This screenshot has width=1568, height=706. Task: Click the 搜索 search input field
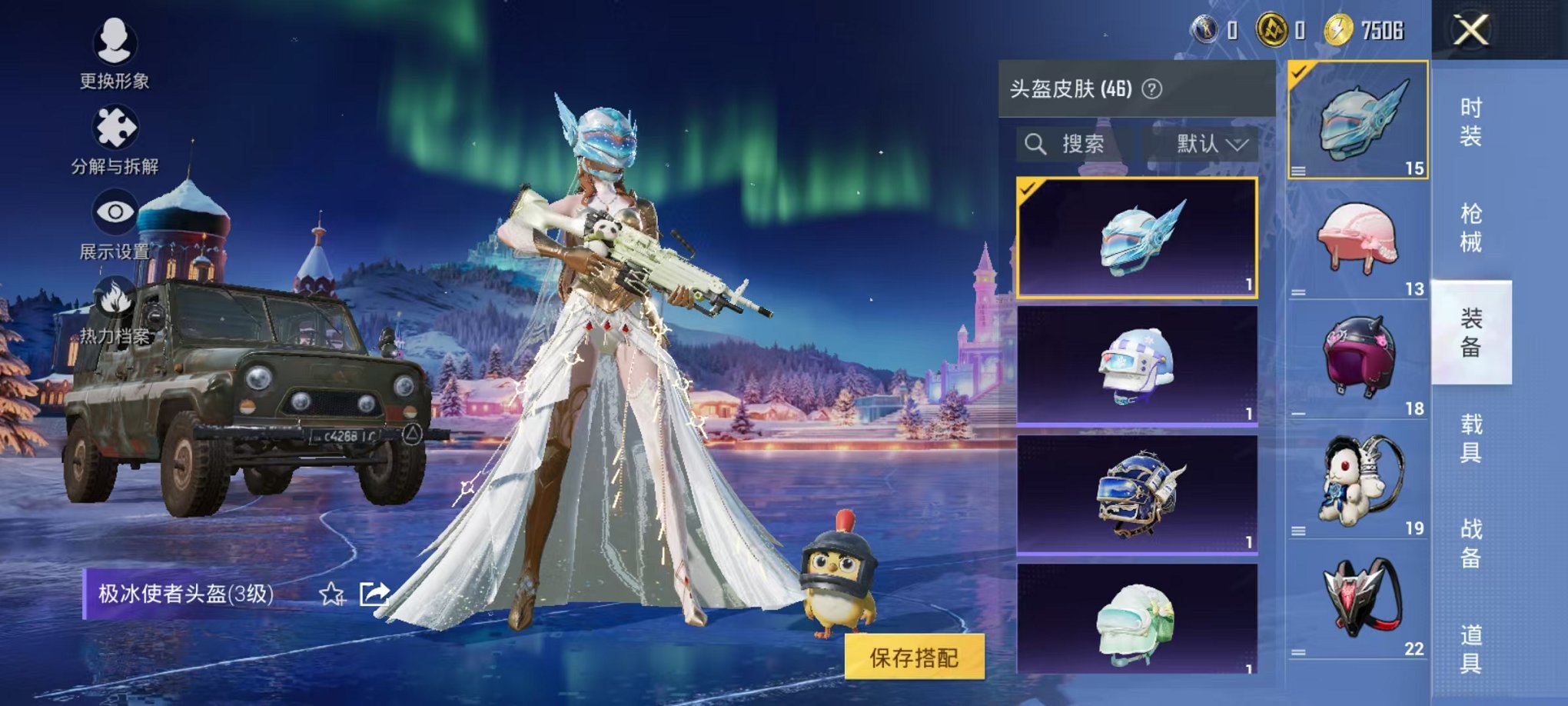[1084, 144]
